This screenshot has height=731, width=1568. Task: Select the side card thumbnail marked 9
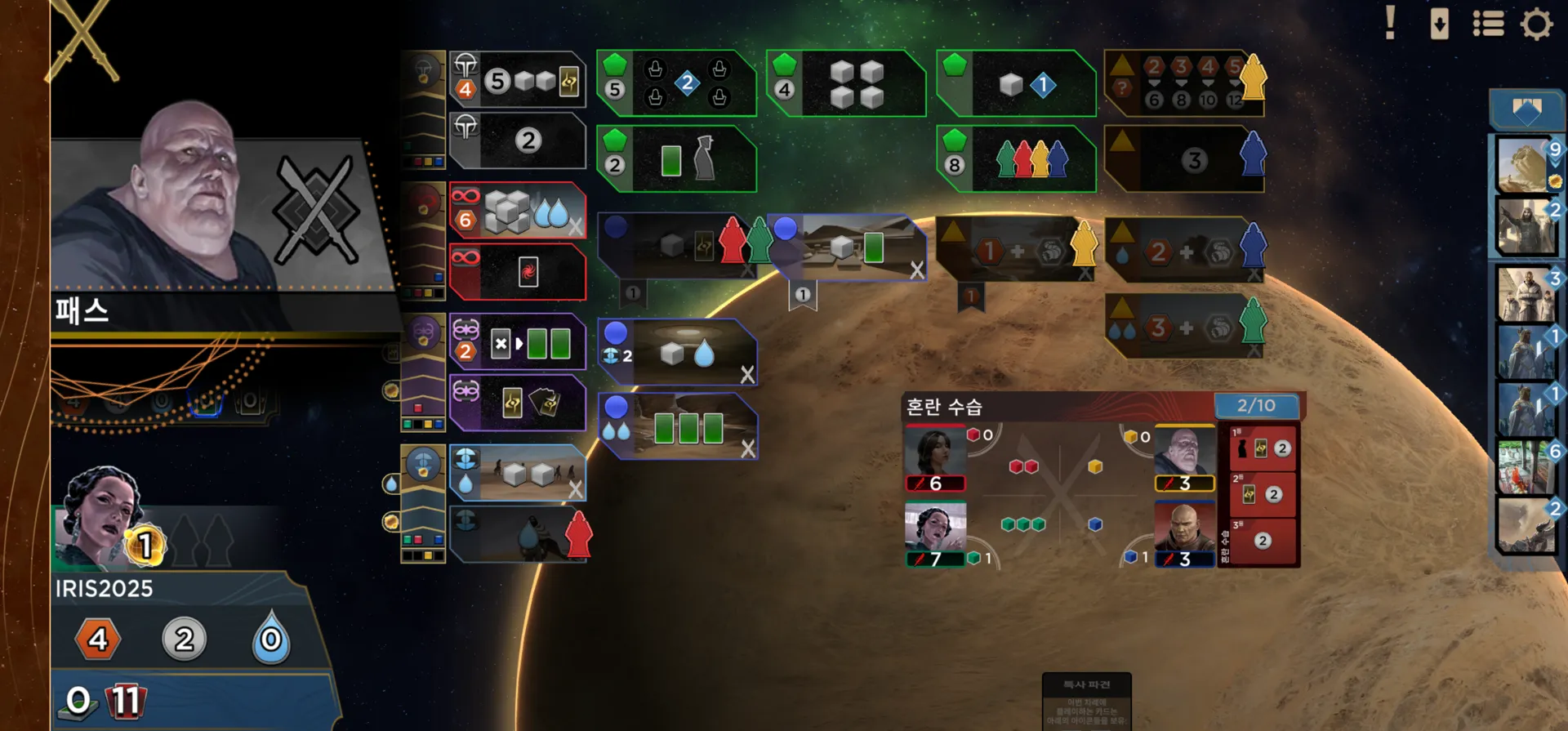coord(1526,165)
